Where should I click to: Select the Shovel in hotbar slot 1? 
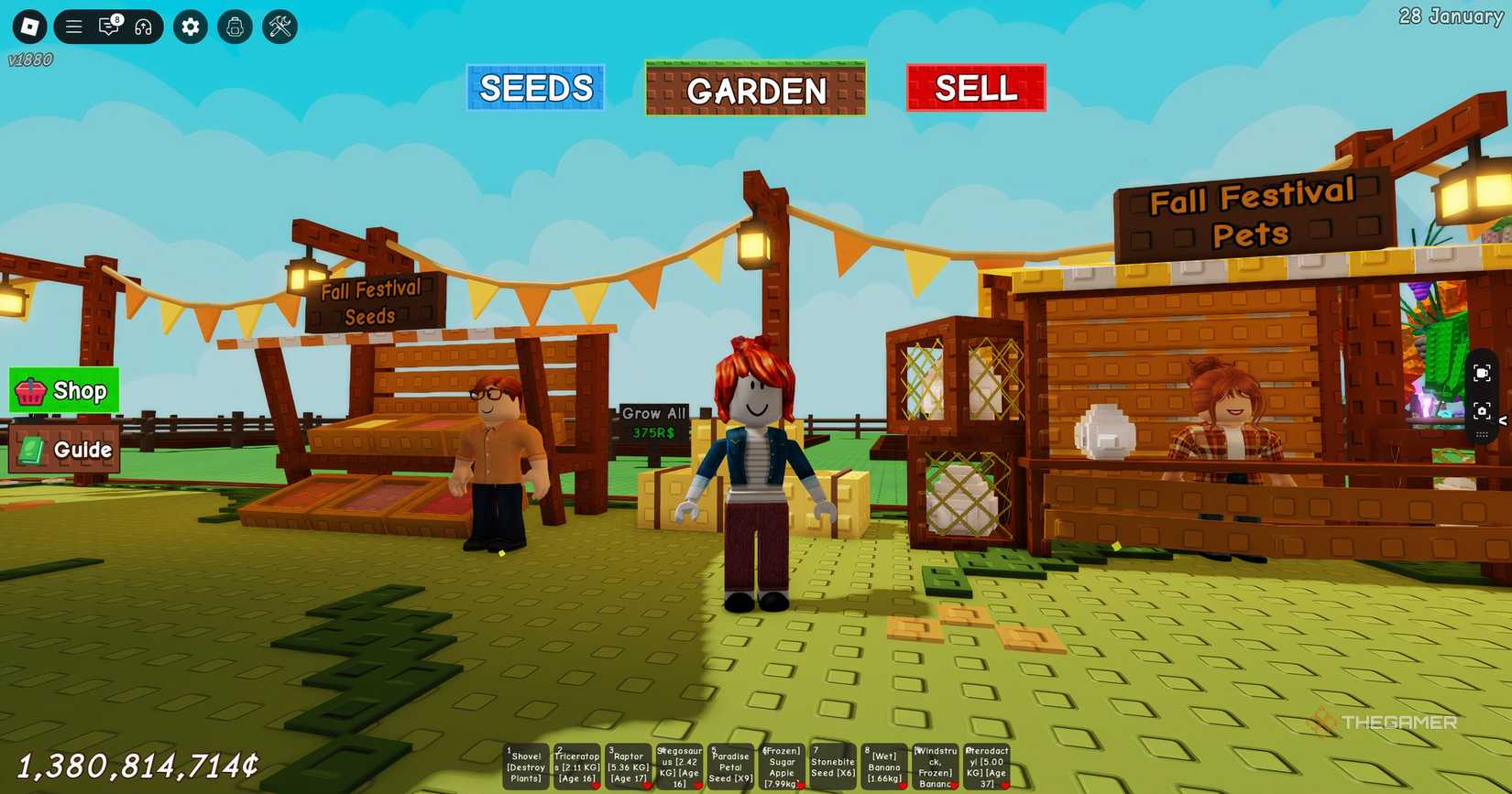click(x=525, y=765)
